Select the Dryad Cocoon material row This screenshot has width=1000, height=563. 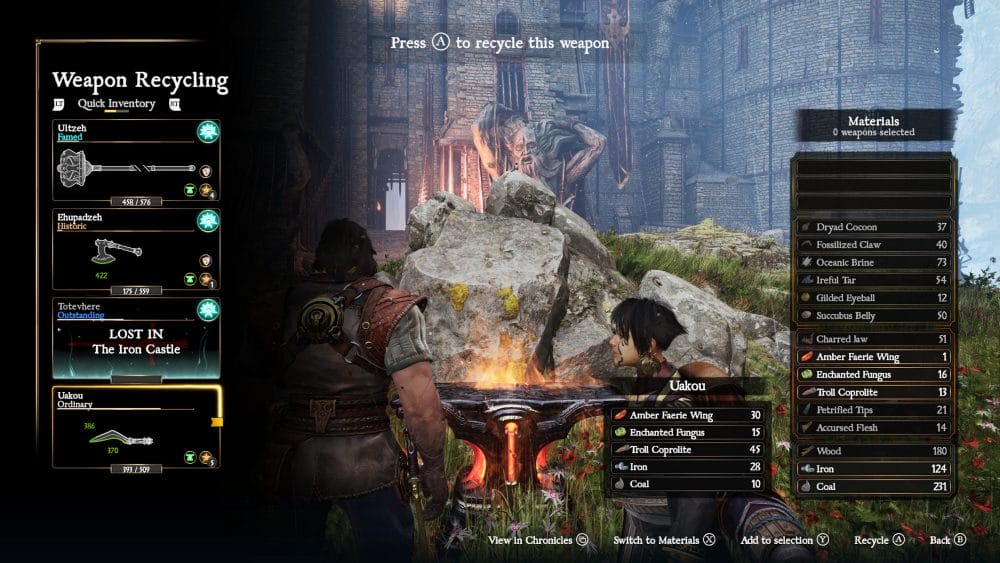(x=874, y=227)
